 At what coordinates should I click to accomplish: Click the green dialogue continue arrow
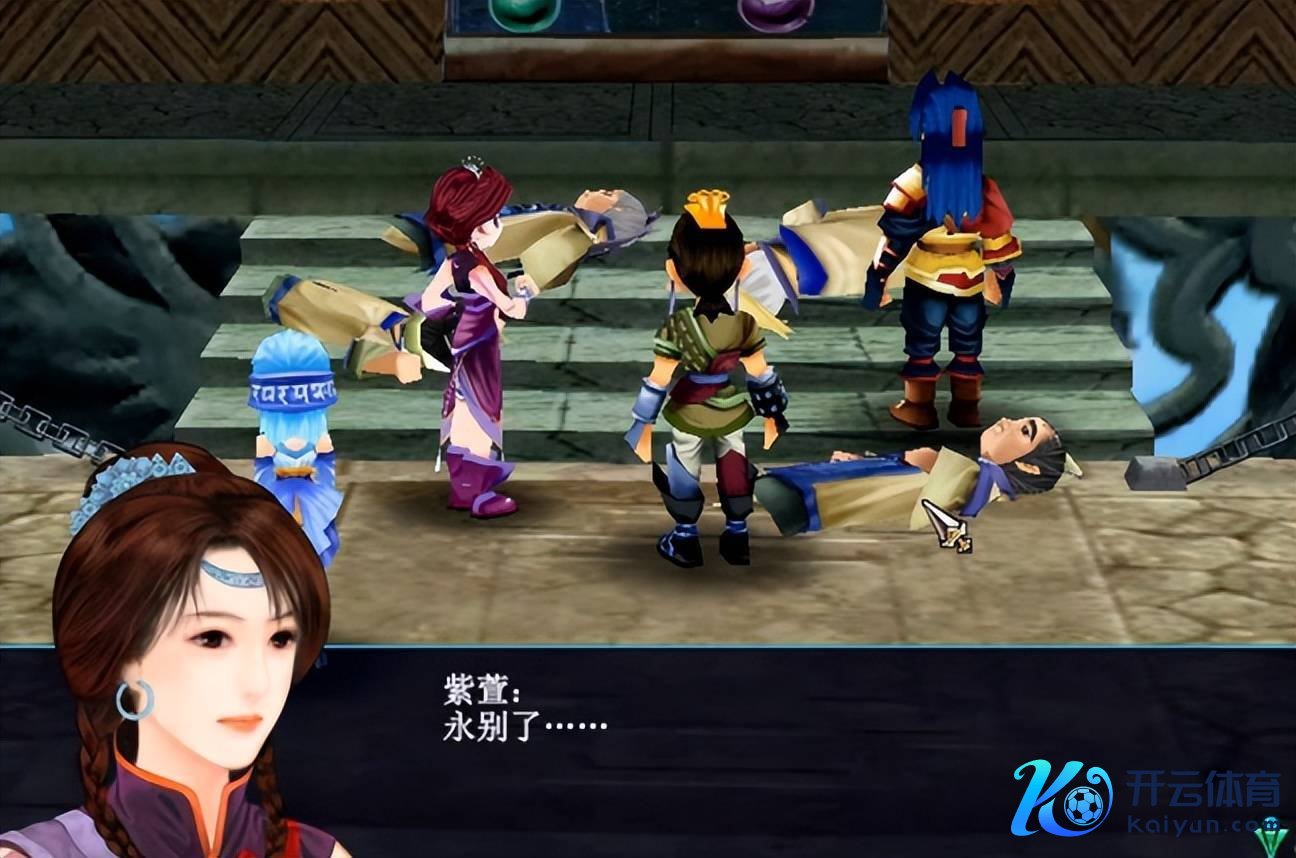click(1271, 831)
